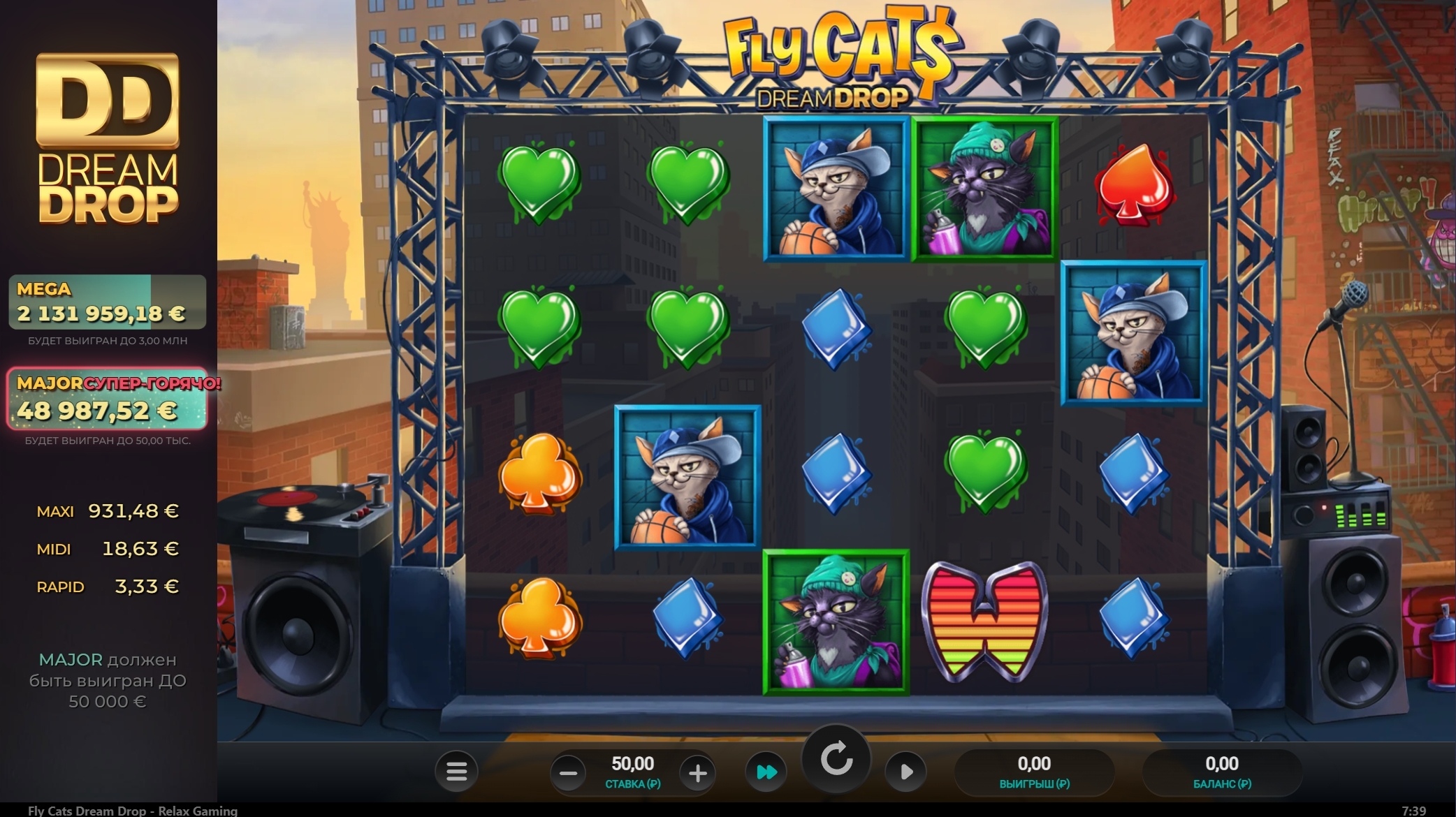Toggle the turbo fast-forward button
This screenshot has width=1456, height=817.
coord(766,772)
